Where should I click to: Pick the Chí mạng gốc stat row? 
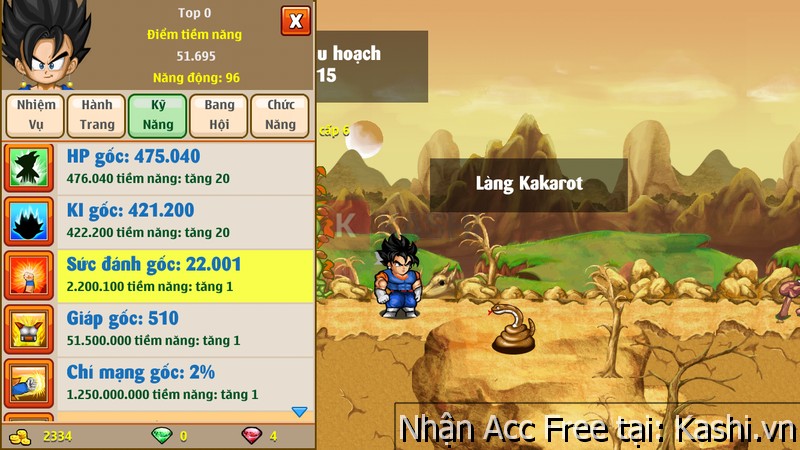coord(160,383)
